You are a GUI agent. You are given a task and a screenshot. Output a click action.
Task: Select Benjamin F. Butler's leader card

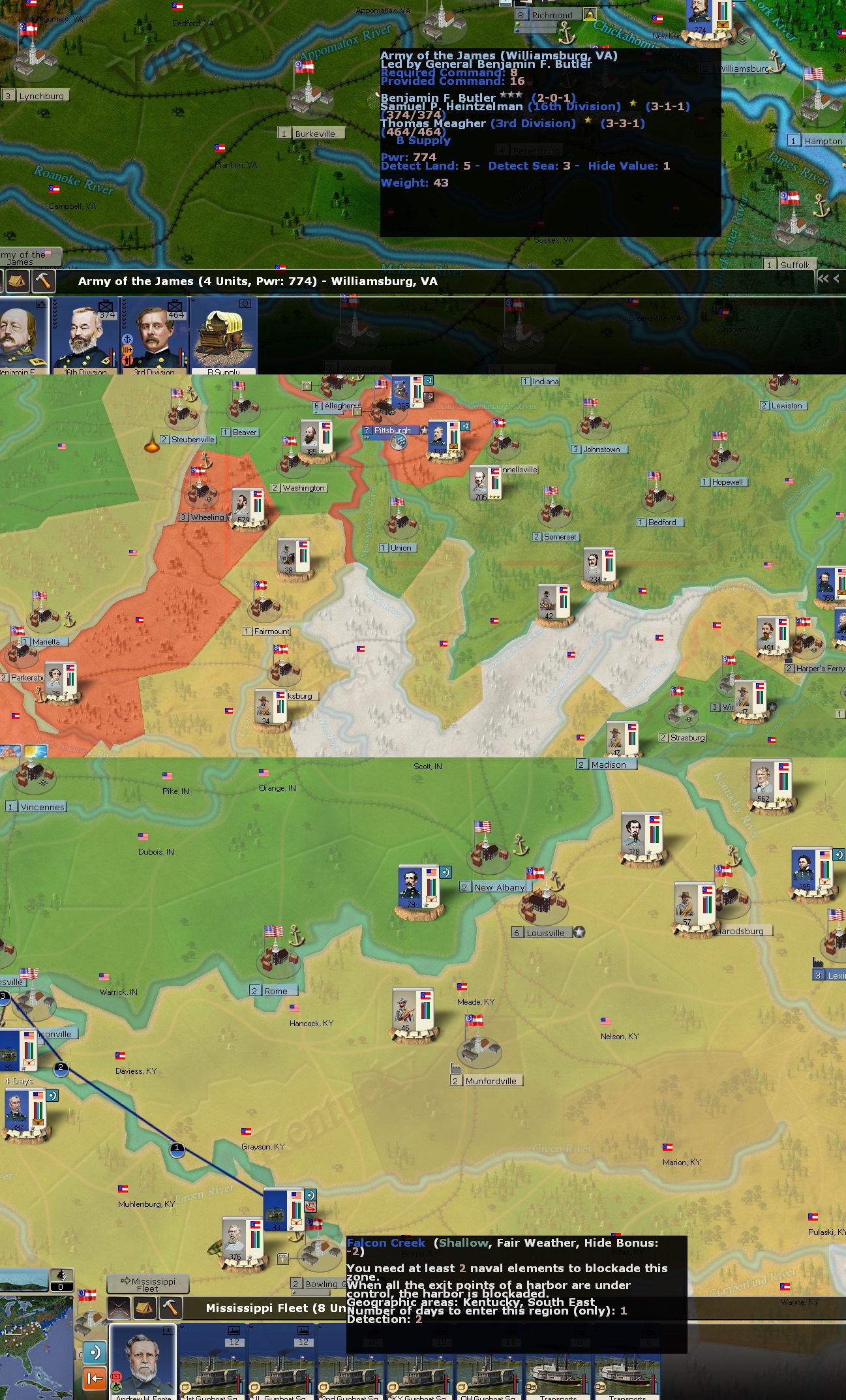(x=22, y=335)
